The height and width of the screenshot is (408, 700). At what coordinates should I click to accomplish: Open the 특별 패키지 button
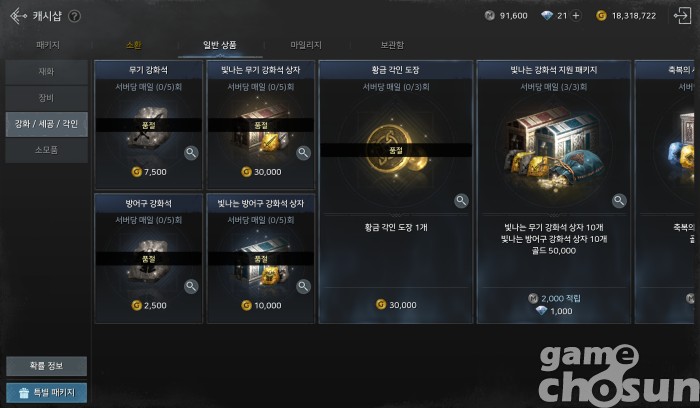pos(46,392)
